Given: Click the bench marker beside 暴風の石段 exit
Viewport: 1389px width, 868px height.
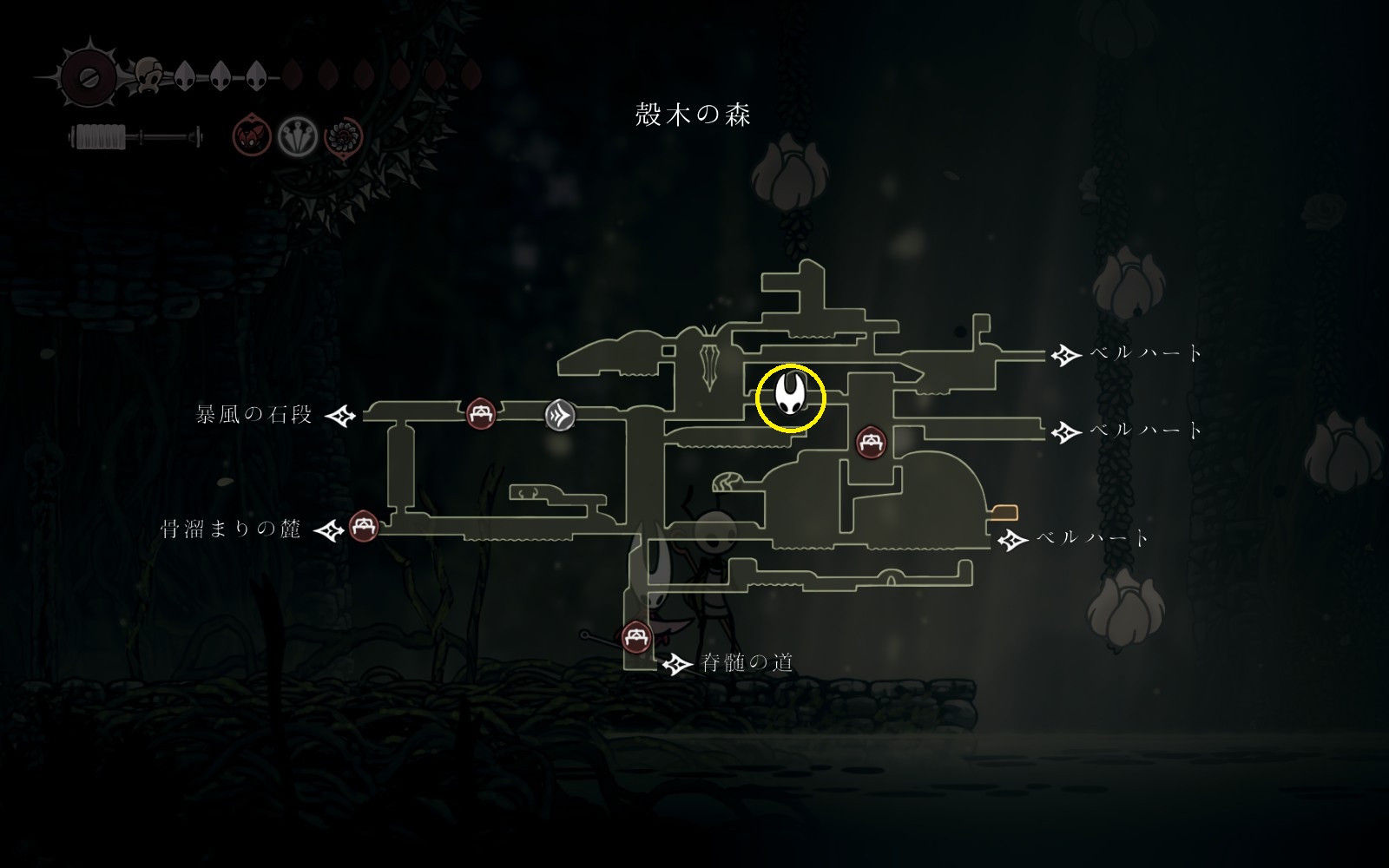Looking at the screenshot, I should [x=481, y=413].
